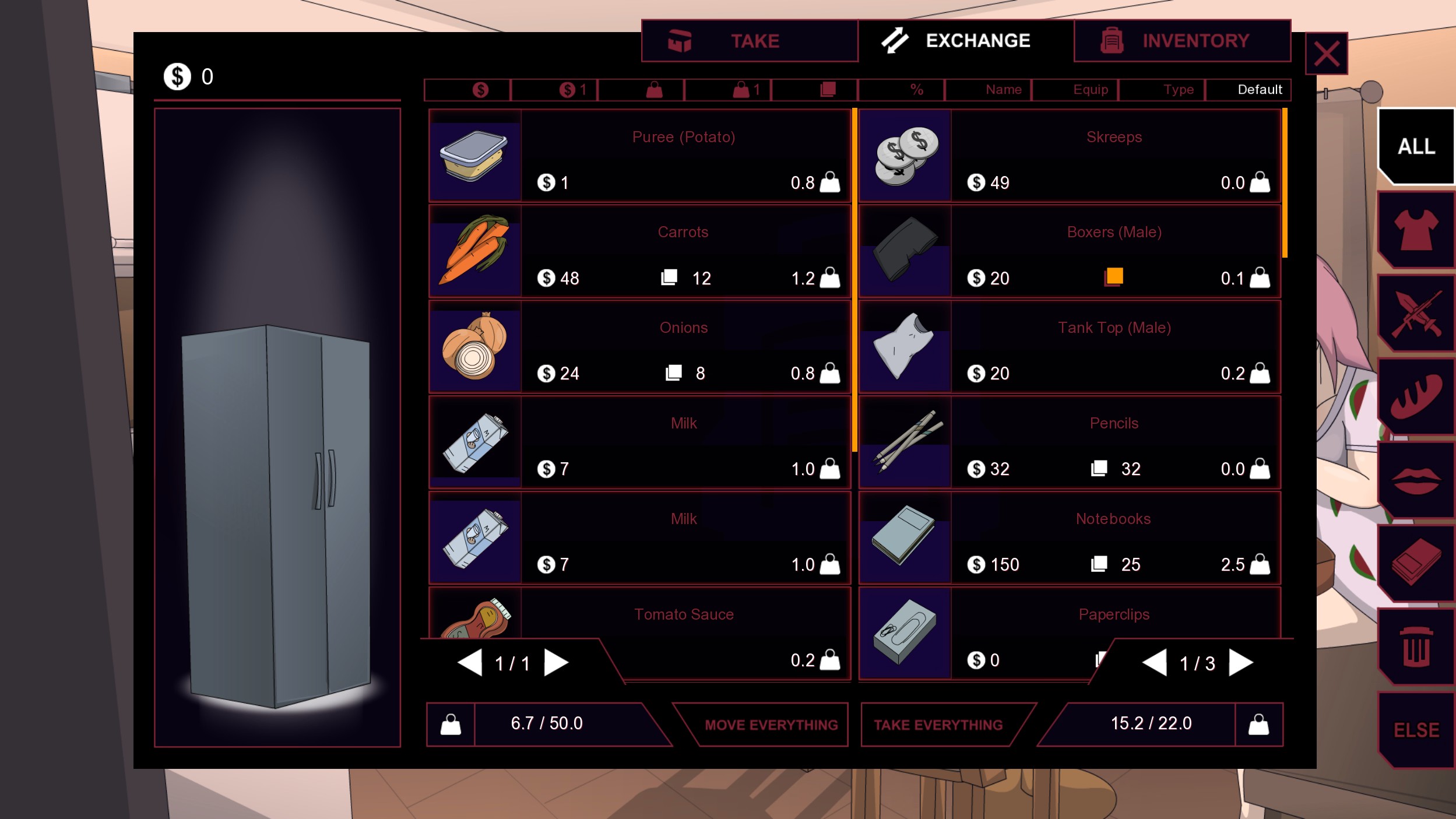
Task: Select the Tank Top (Male) row
Action: pos(1070,347)
